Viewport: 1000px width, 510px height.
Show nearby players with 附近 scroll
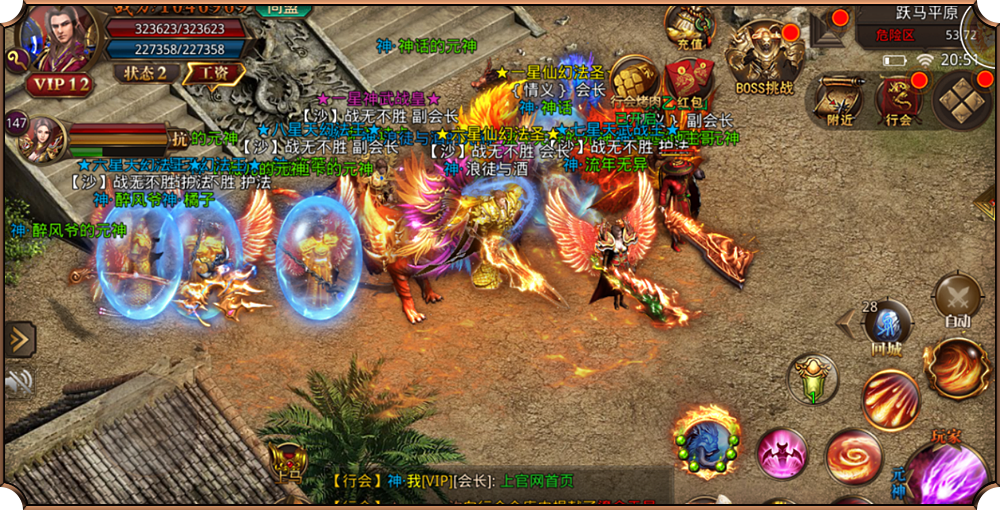pyautogui.click(x=840, y=100)
